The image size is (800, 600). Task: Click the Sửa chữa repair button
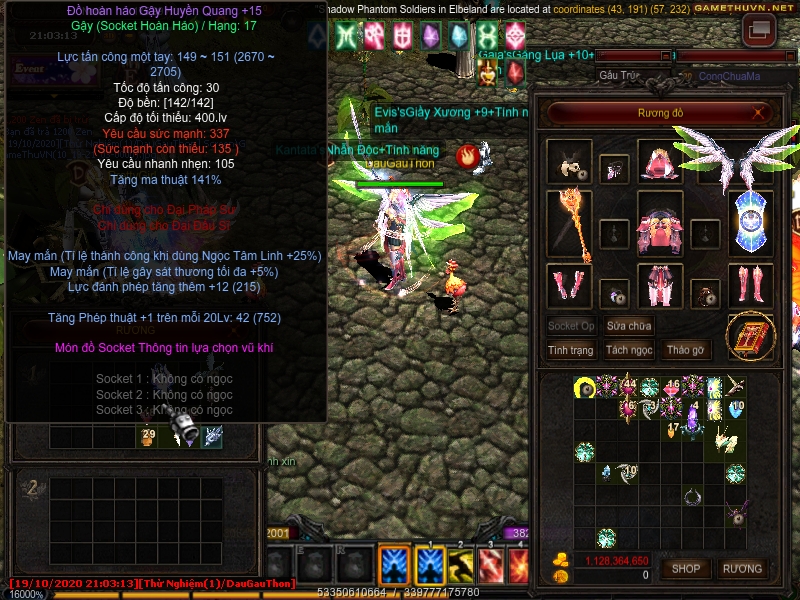tap(629, 326)
